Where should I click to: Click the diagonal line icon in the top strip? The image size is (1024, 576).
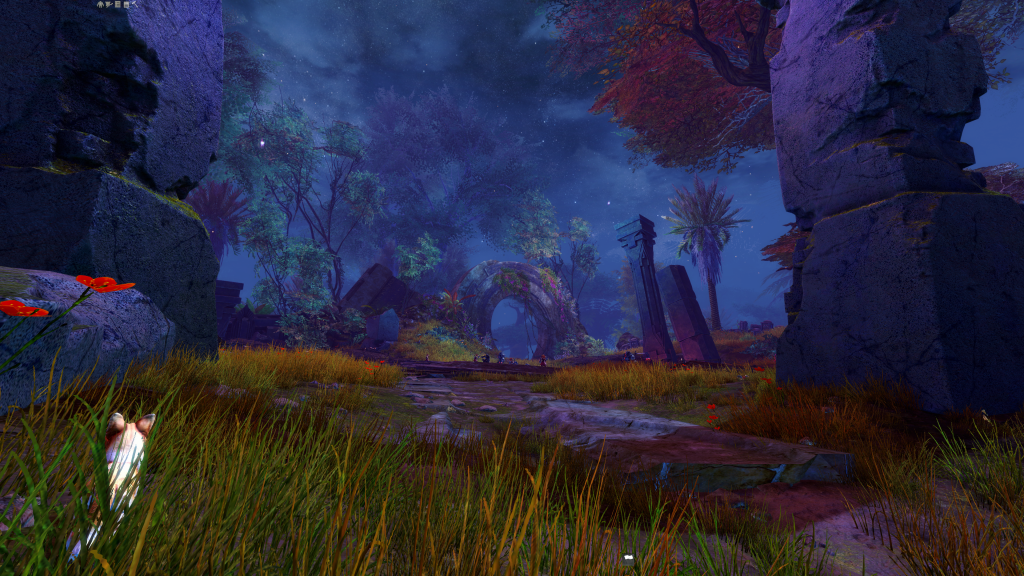tap(135, 4)
